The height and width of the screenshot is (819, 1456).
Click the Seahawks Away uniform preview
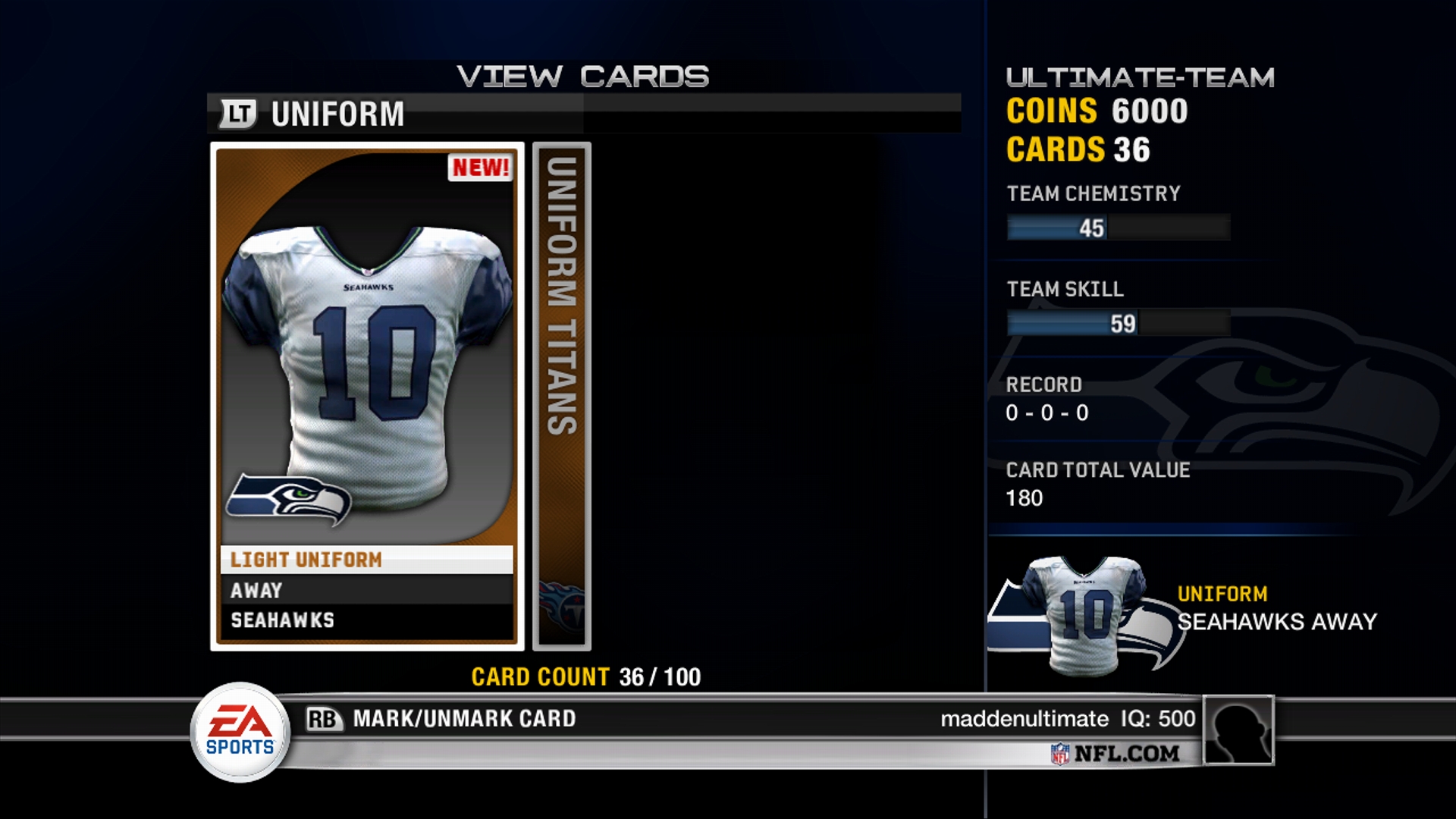(1086, 614)
